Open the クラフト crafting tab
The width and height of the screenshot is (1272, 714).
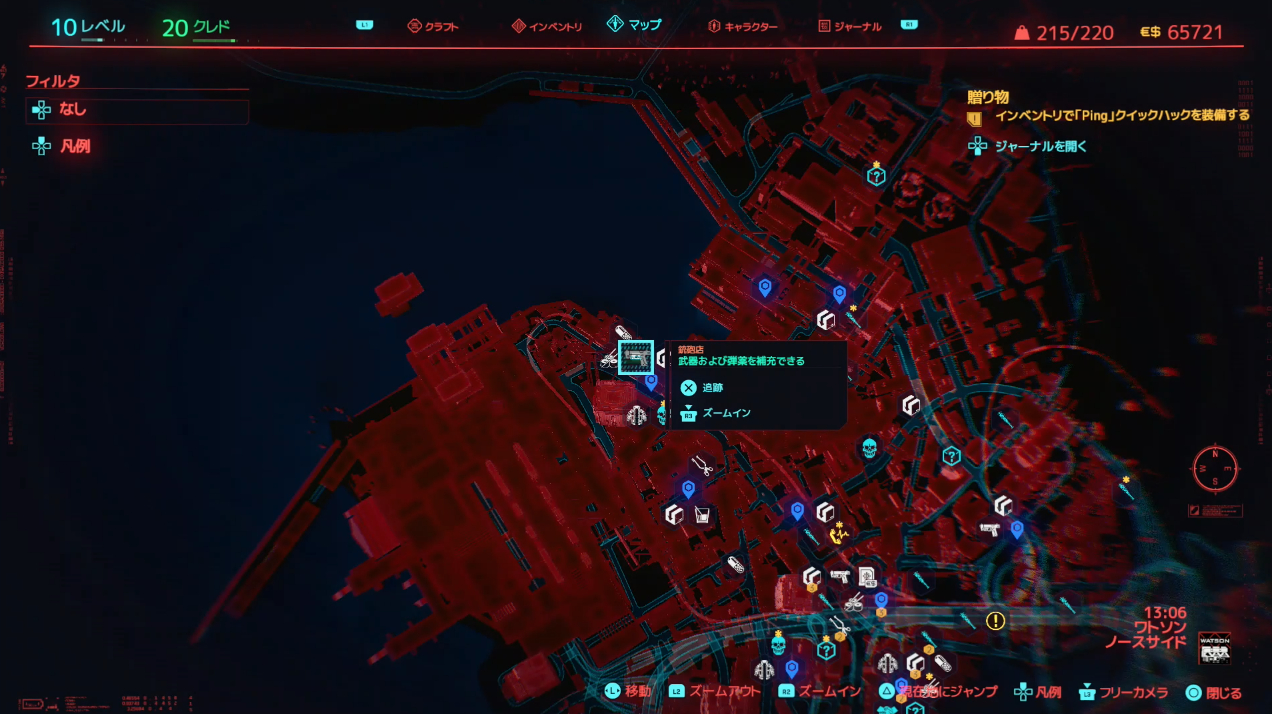(x=433, y=26)
